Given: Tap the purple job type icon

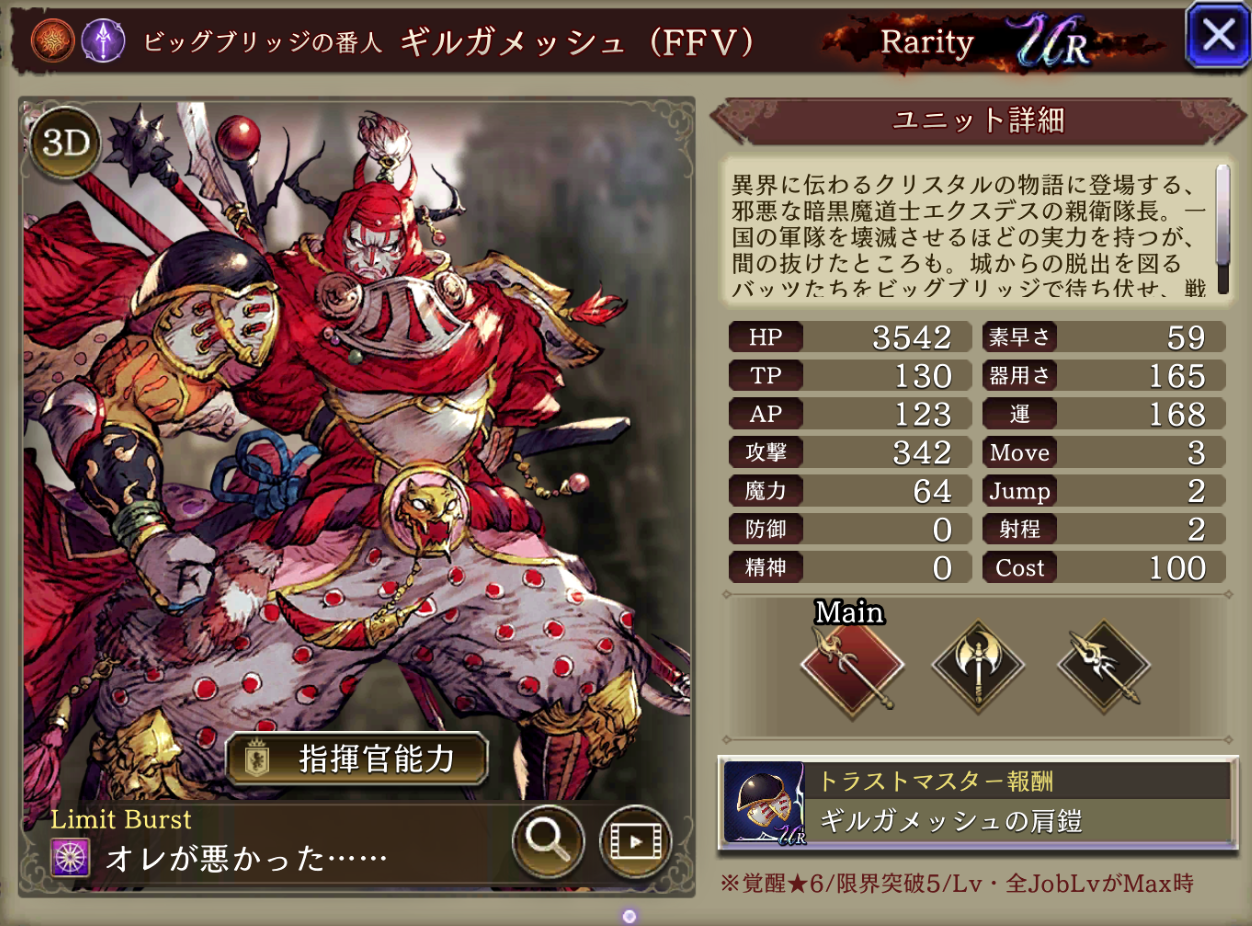Looking at the screenshot, I should (x=103, y=40).
